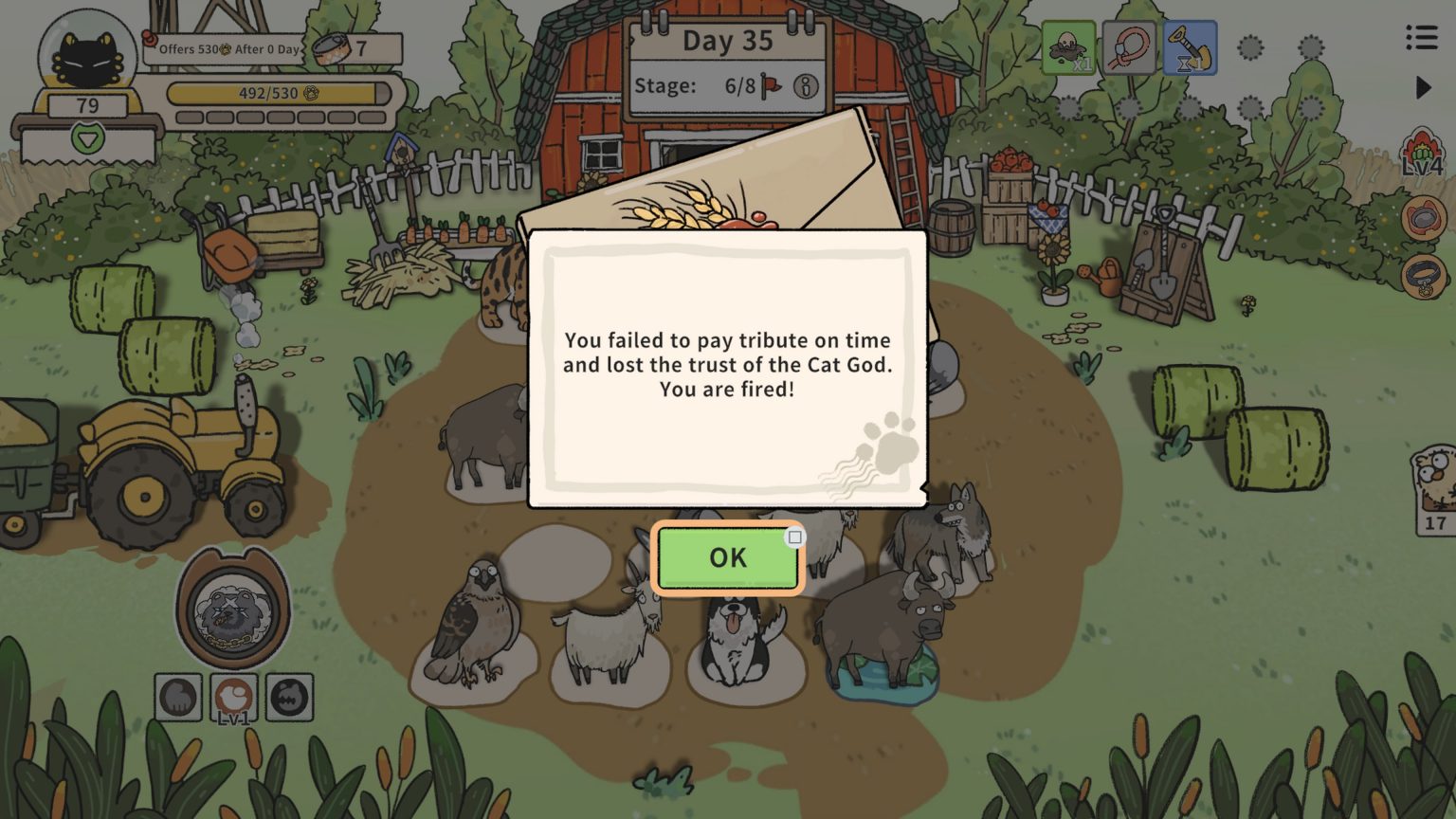Image resolution: width=1456 pixels, height=819 pixels.
Task: Expand the play arrow below the menu
Action: (1422, 87)
